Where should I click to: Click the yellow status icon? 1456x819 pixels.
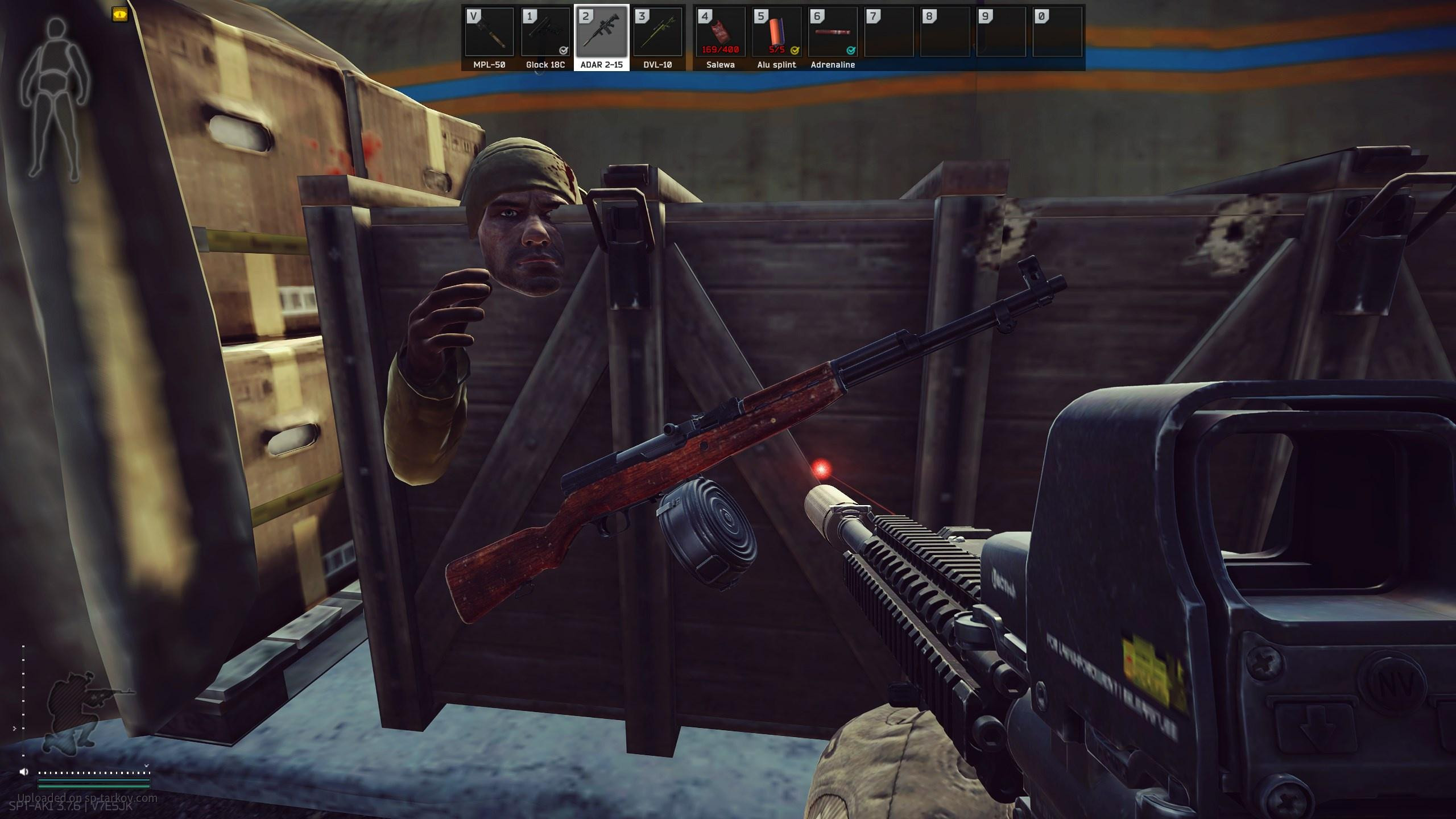click(x=120, y=15)
